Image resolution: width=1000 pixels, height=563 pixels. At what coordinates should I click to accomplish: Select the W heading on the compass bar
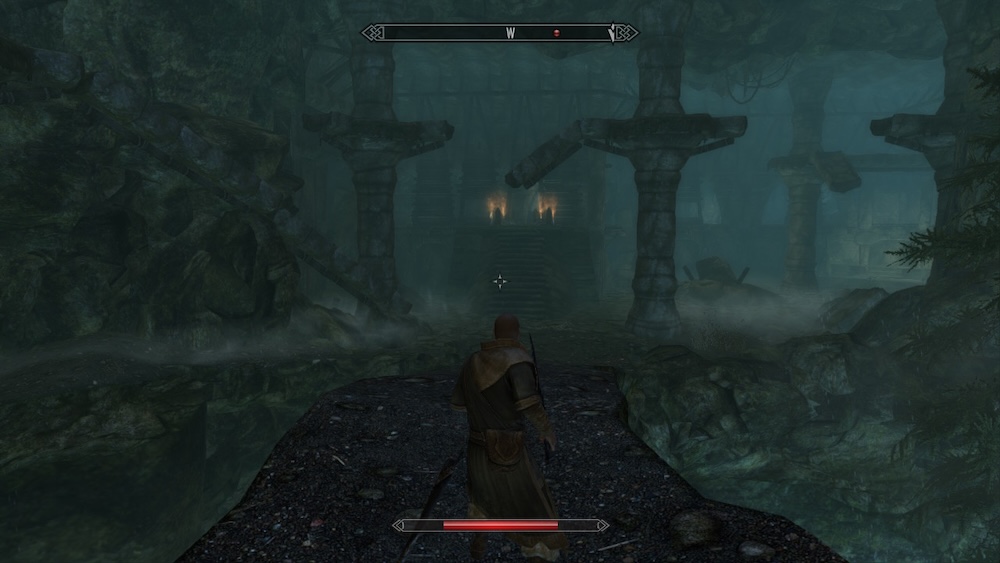[x=510, y=33]
